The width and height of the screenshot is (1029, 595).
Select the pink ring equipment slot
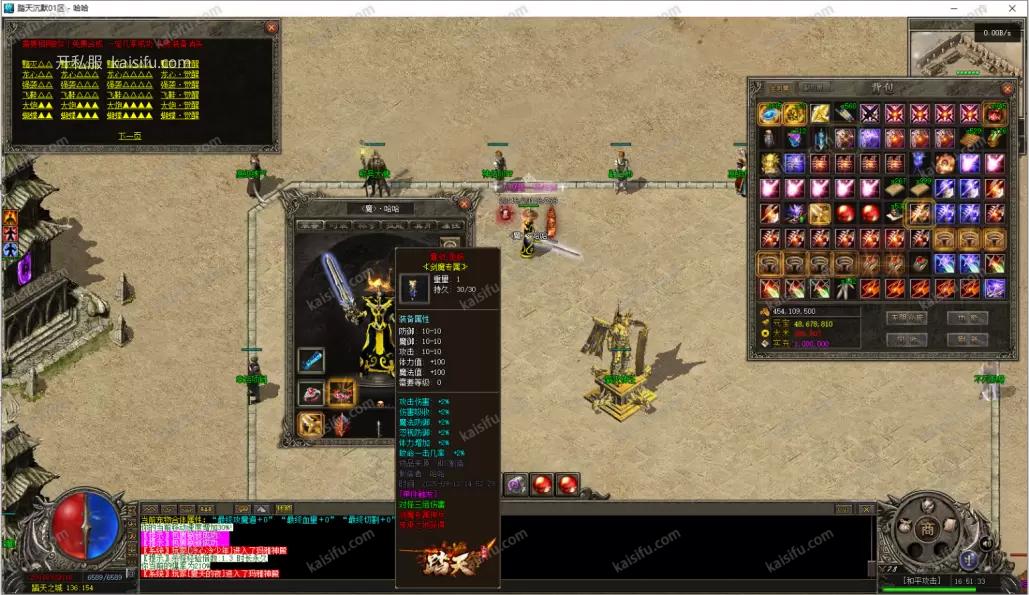pyautogui.click(x=311, y=392)
